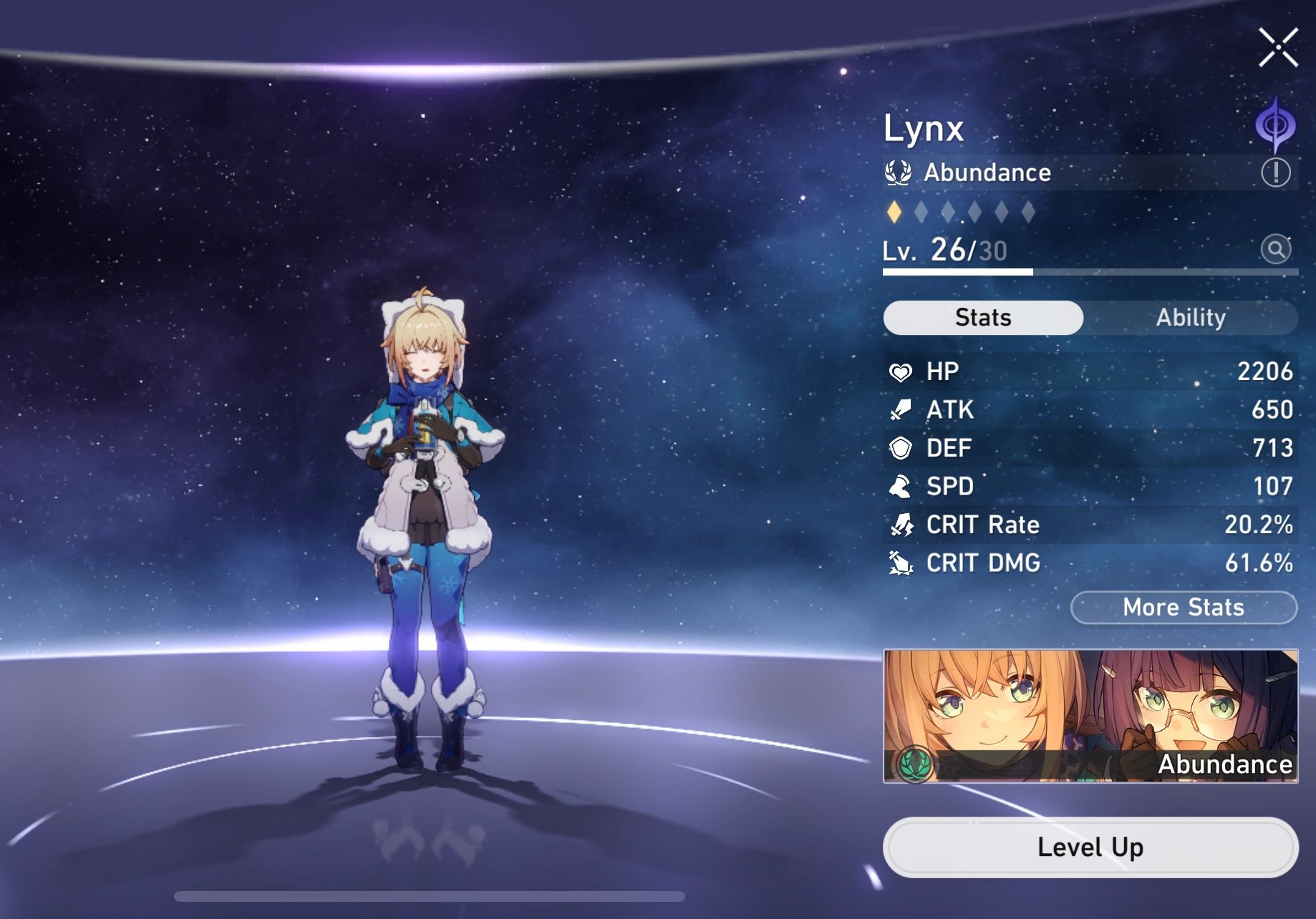The image size is (1316, 919).
Task: Click the CRIT DMG stat row
Action: 1088,563
